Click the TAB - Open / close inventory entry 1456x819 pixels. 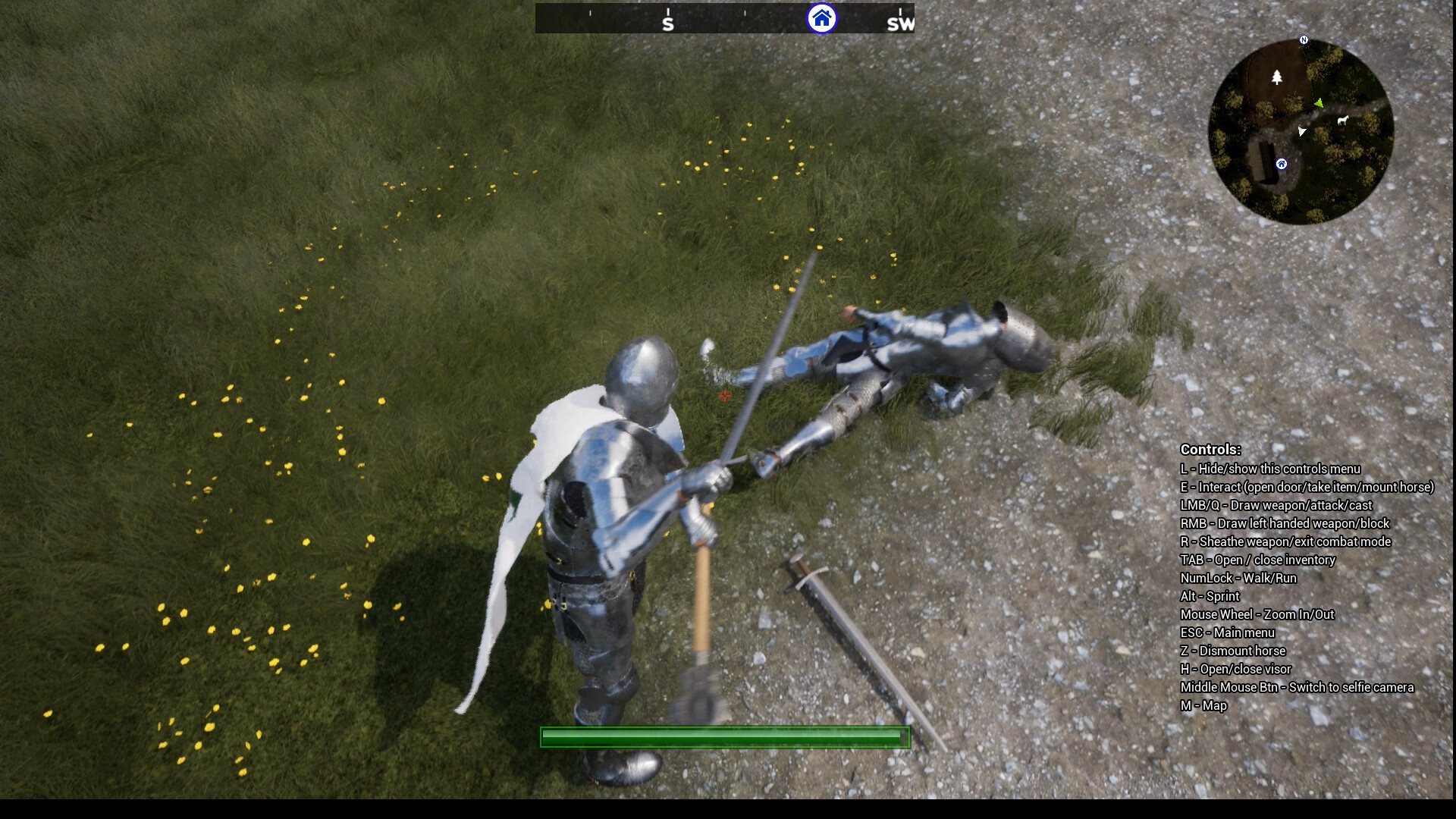point(1259,560)
